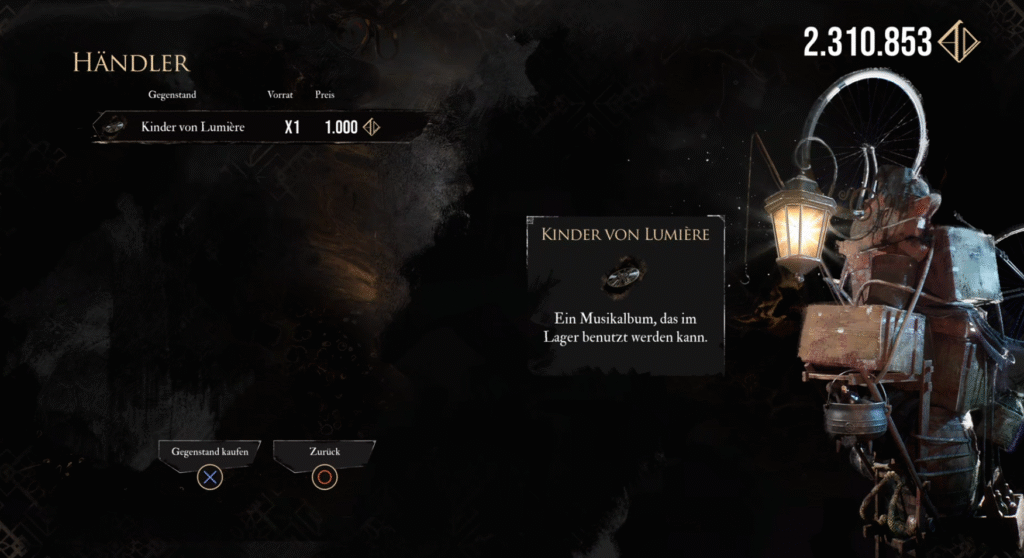
Task: Click the Gegenstand kaufen button
Action: [x=210, y=452]
